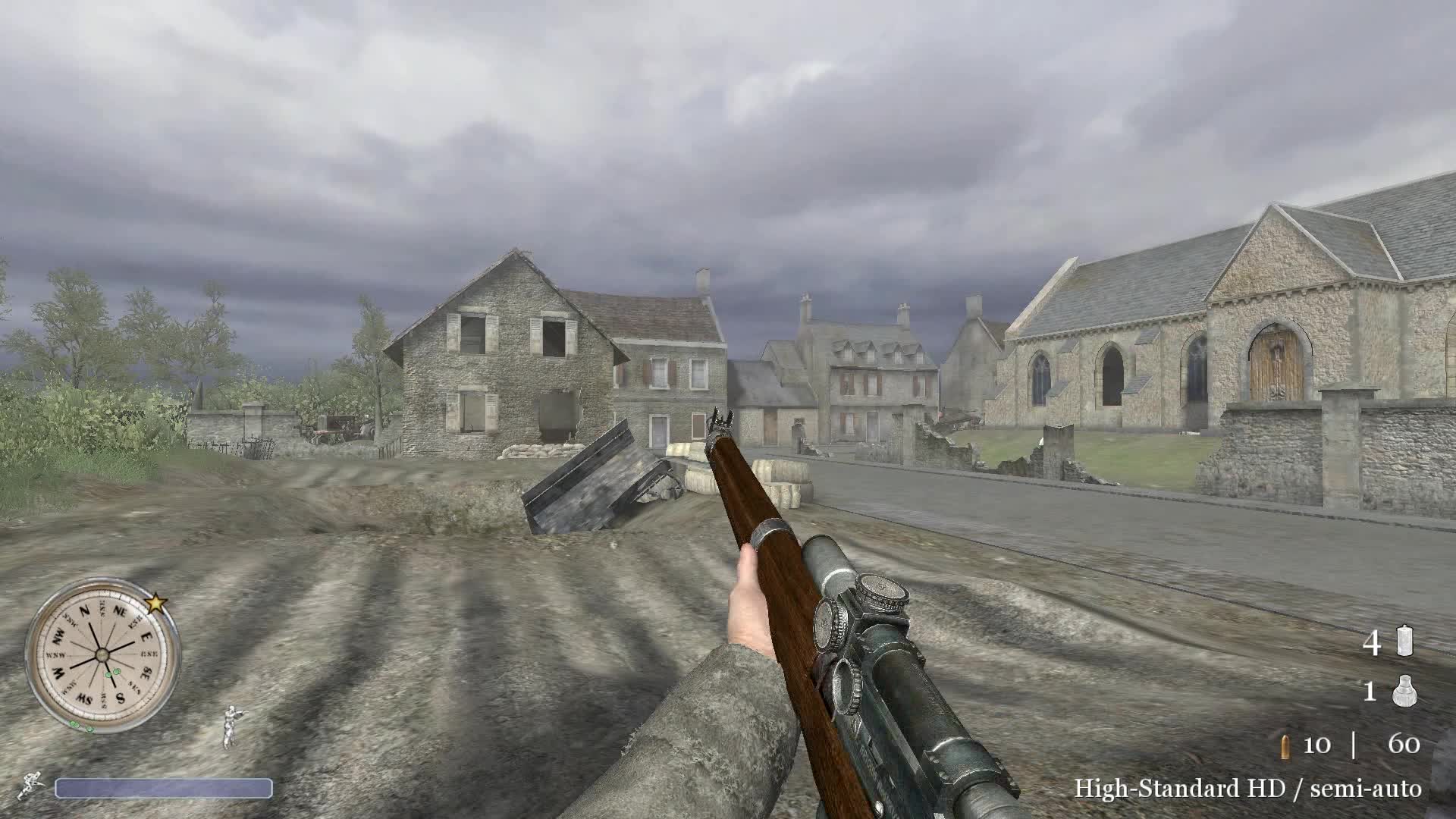Click the loaded ammo count 10
Viewport: 1456px width, 819px height.
pos(1317,745)
